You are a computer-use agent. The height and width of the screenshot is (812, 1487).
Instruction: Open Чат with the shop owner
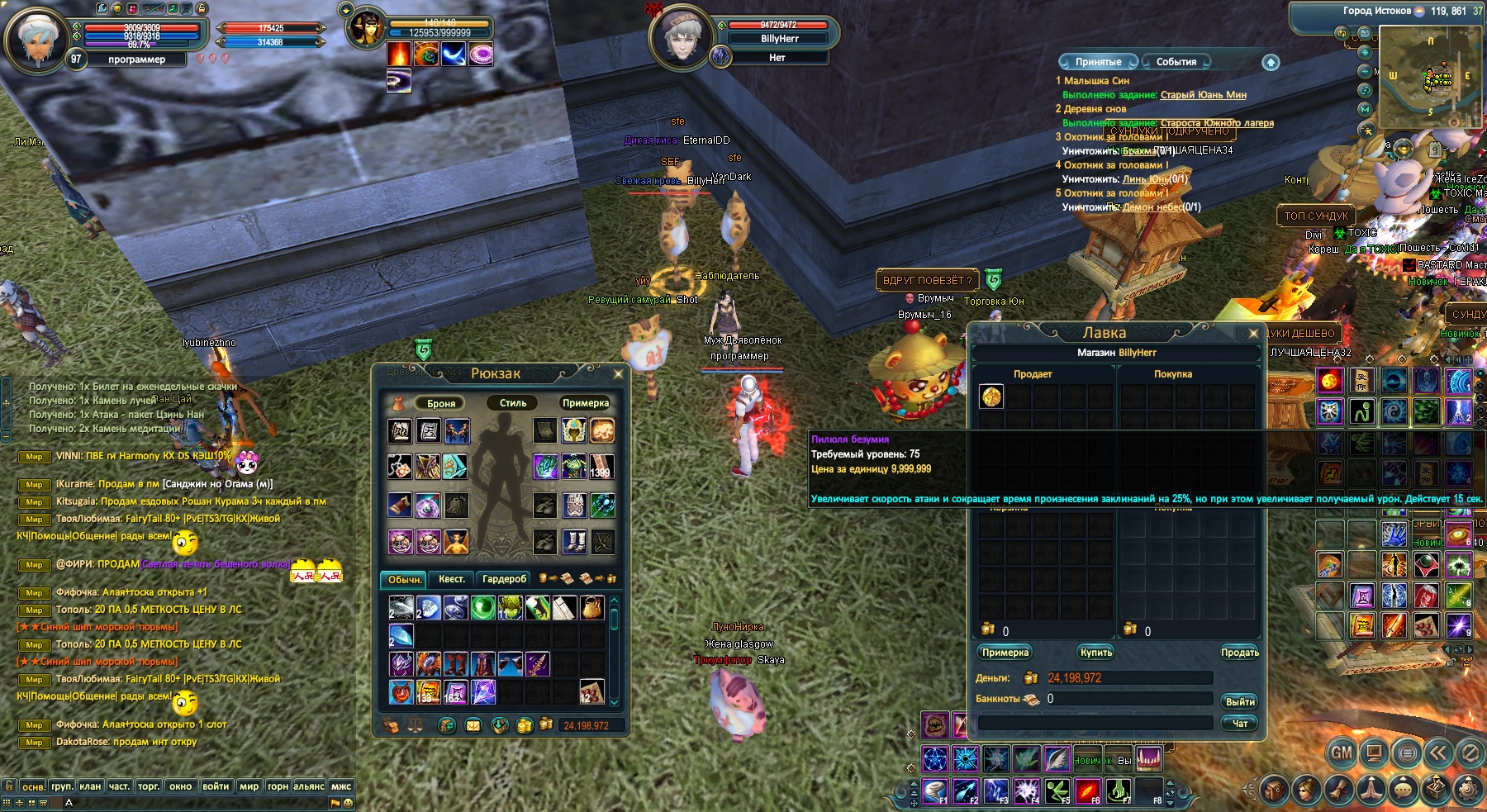pyautogui.click(x=1239, y=723)
